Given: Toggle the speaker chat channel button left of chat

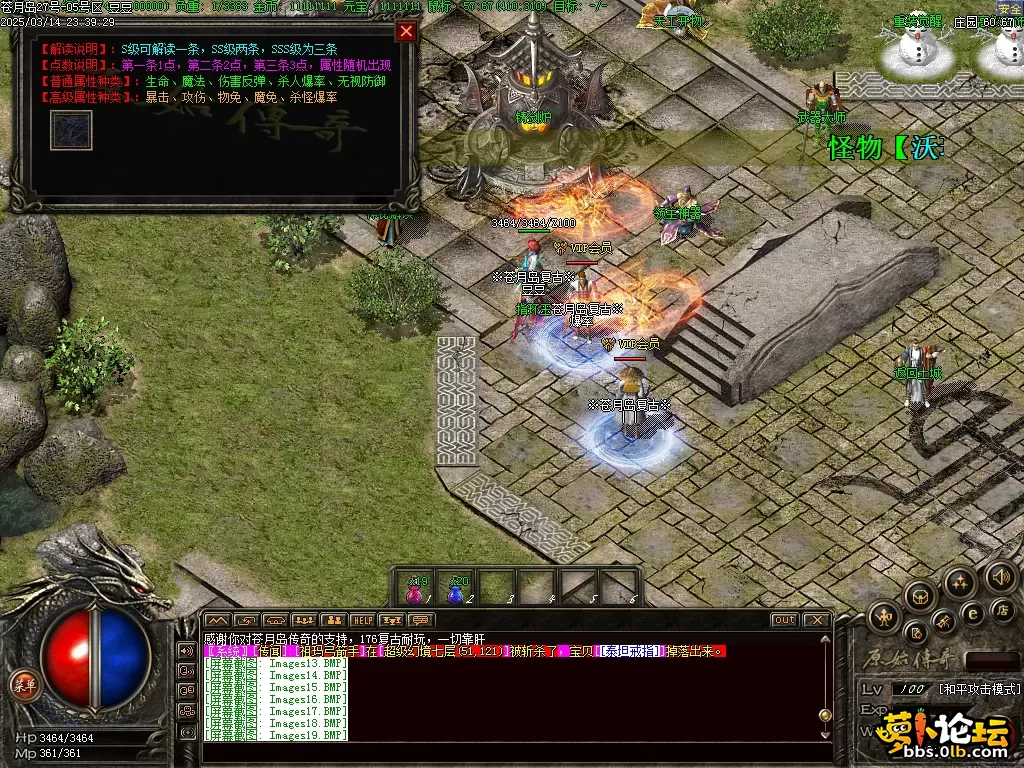Looking at the screenshot, I should (186, 651).
